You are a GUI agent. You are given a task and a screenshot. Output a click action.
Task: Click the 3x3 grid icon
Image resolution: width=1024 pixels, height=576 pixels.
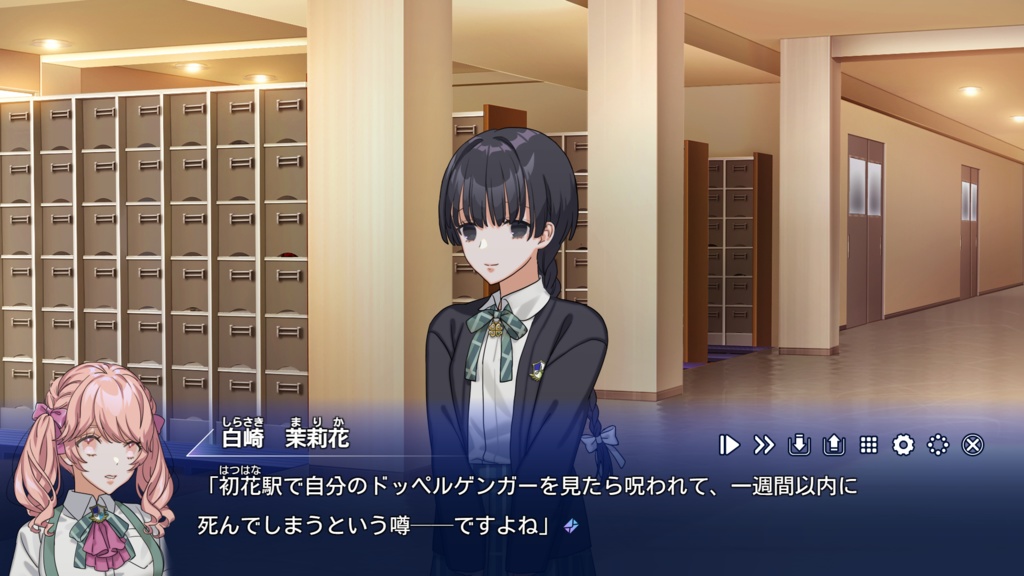click(868, 445)
